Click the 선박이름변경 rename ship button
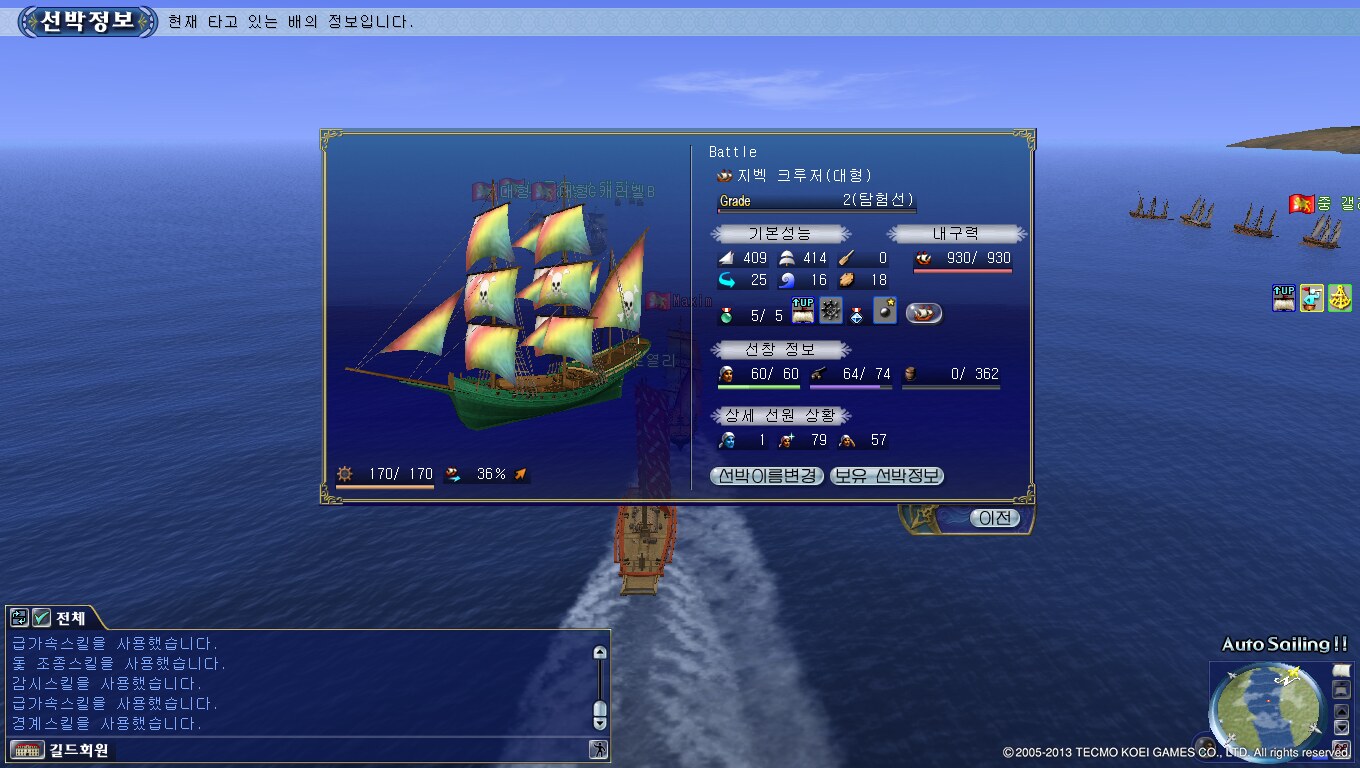This screenshot has width=1360, height=768. point(766,476)
